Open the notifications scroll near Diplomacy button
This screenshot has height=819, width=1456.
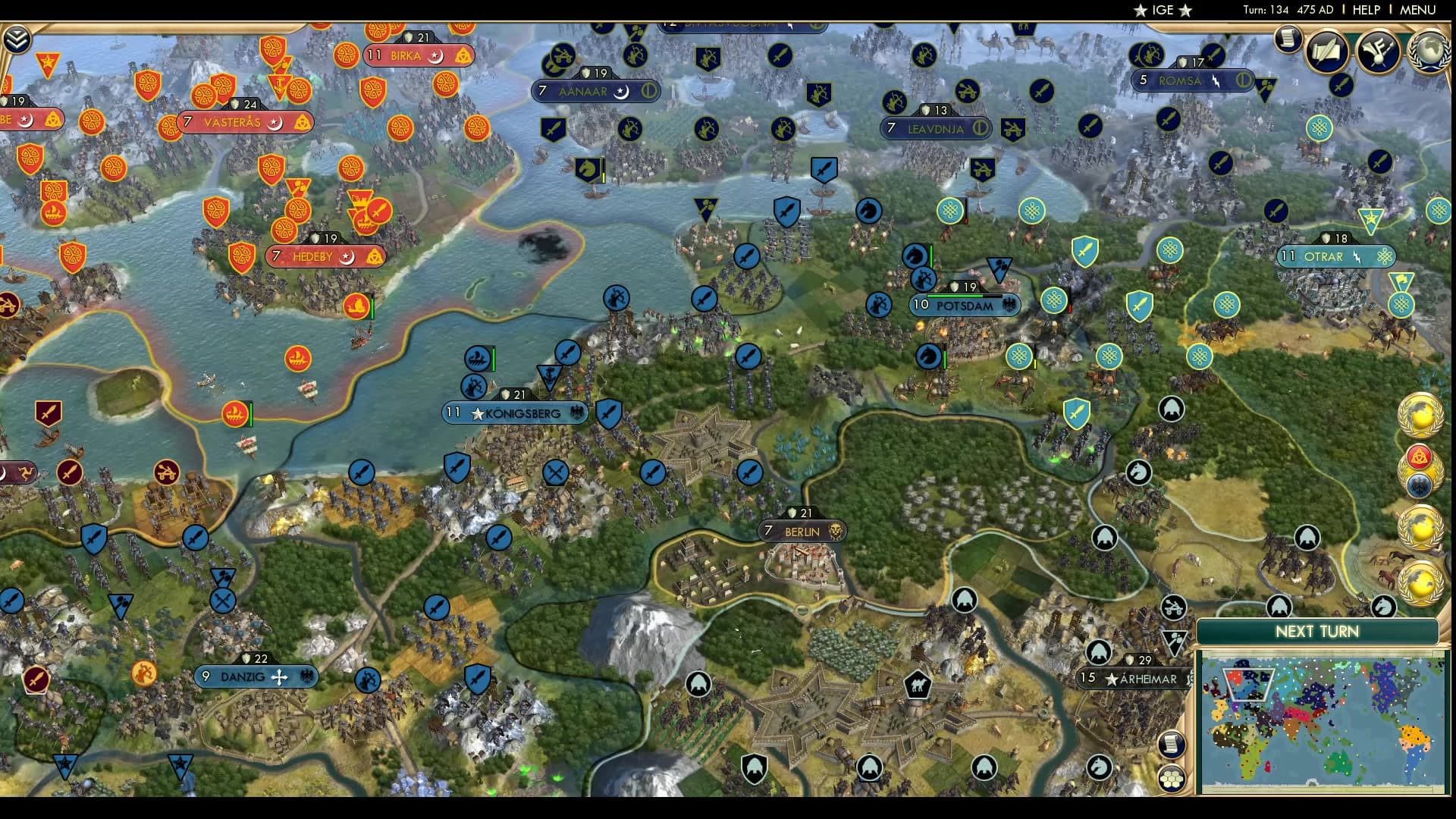coord(1287,39)
